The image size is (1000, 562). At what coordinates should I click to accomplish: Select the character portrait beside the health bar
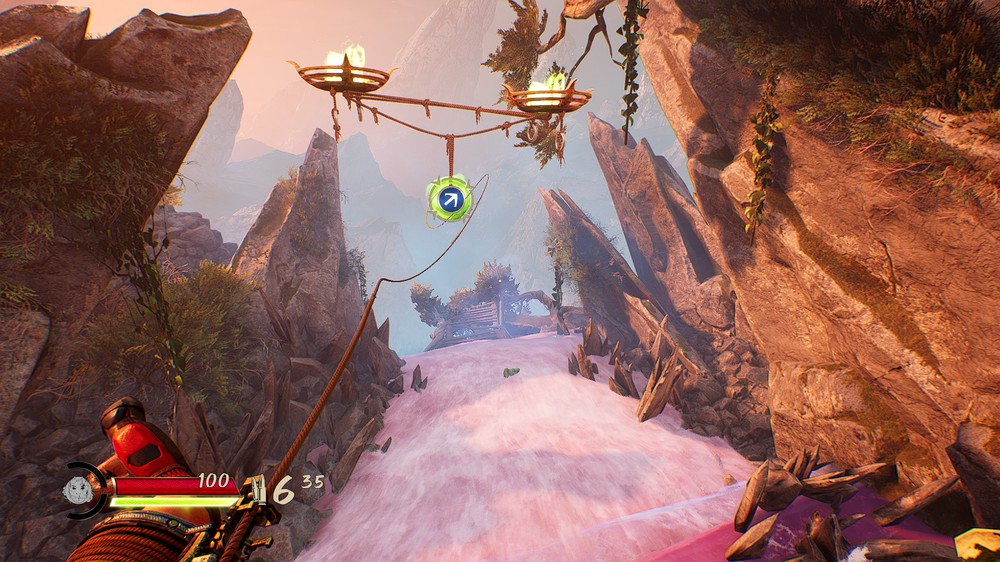coord(79,489)
